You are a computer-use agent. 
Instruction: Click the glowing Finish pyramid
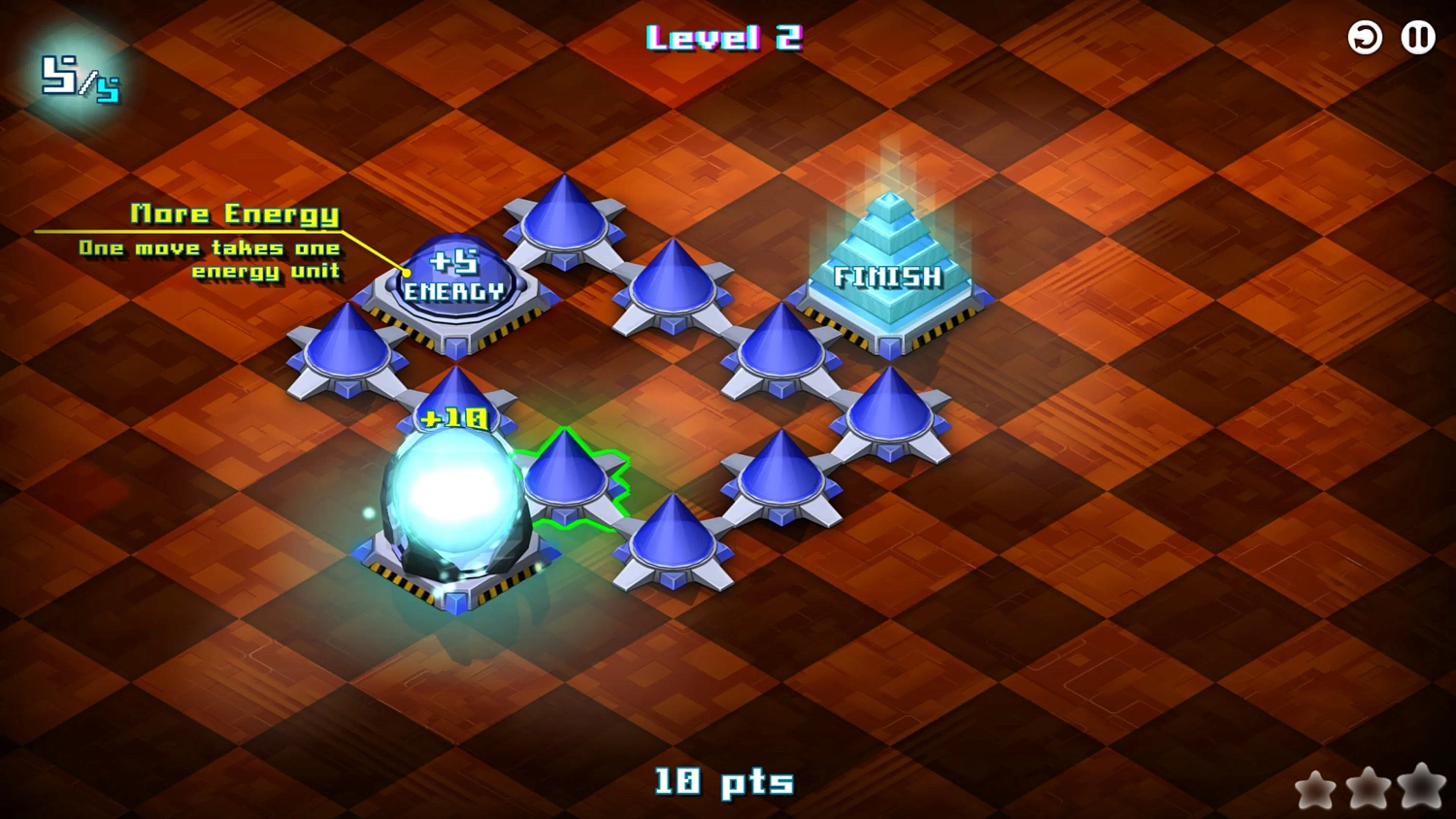pyautogui.click(x=886, y=262)
